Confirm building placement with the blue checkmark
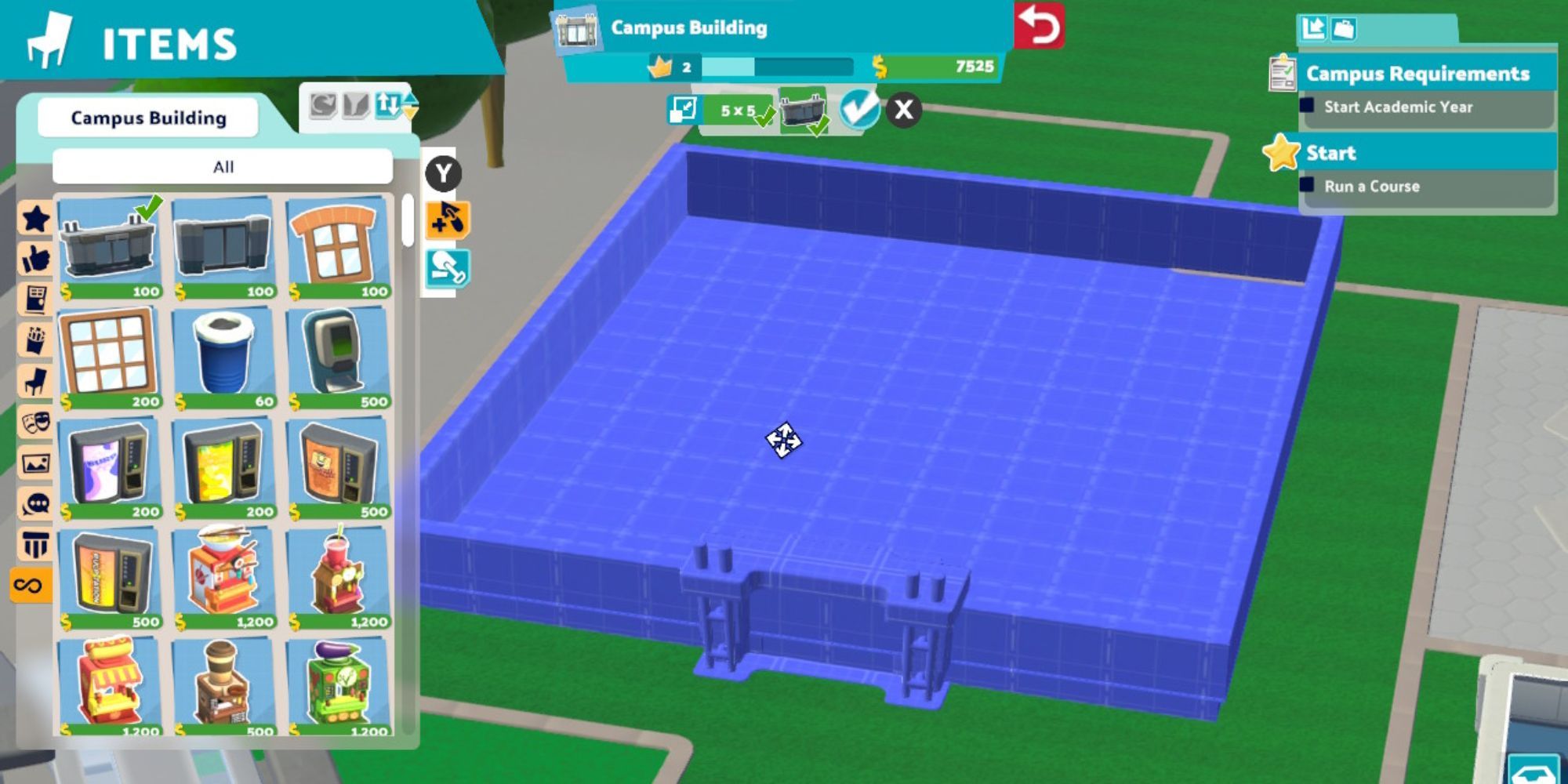 click(860, 106)
